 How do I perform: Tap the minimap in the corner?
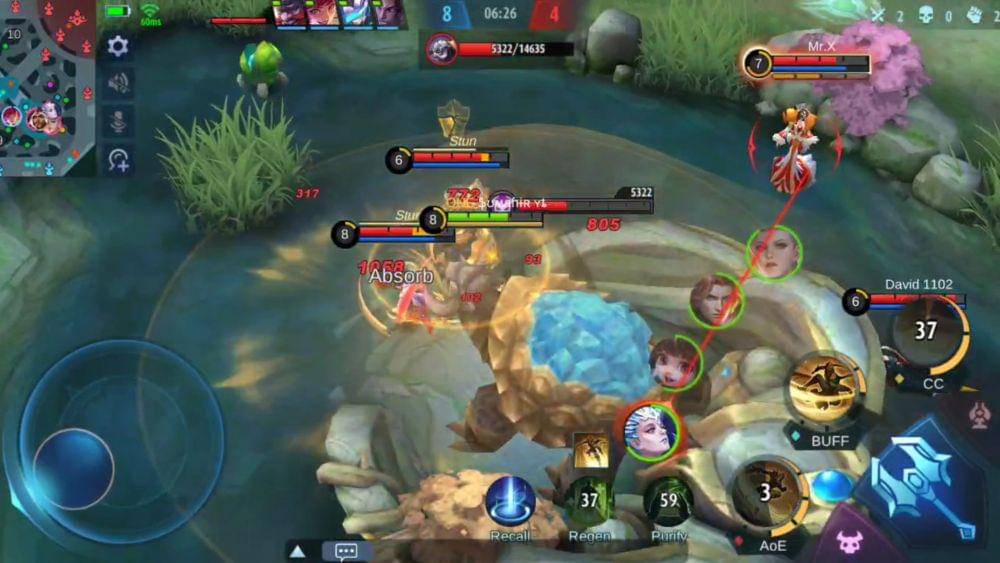click(46, 87)
